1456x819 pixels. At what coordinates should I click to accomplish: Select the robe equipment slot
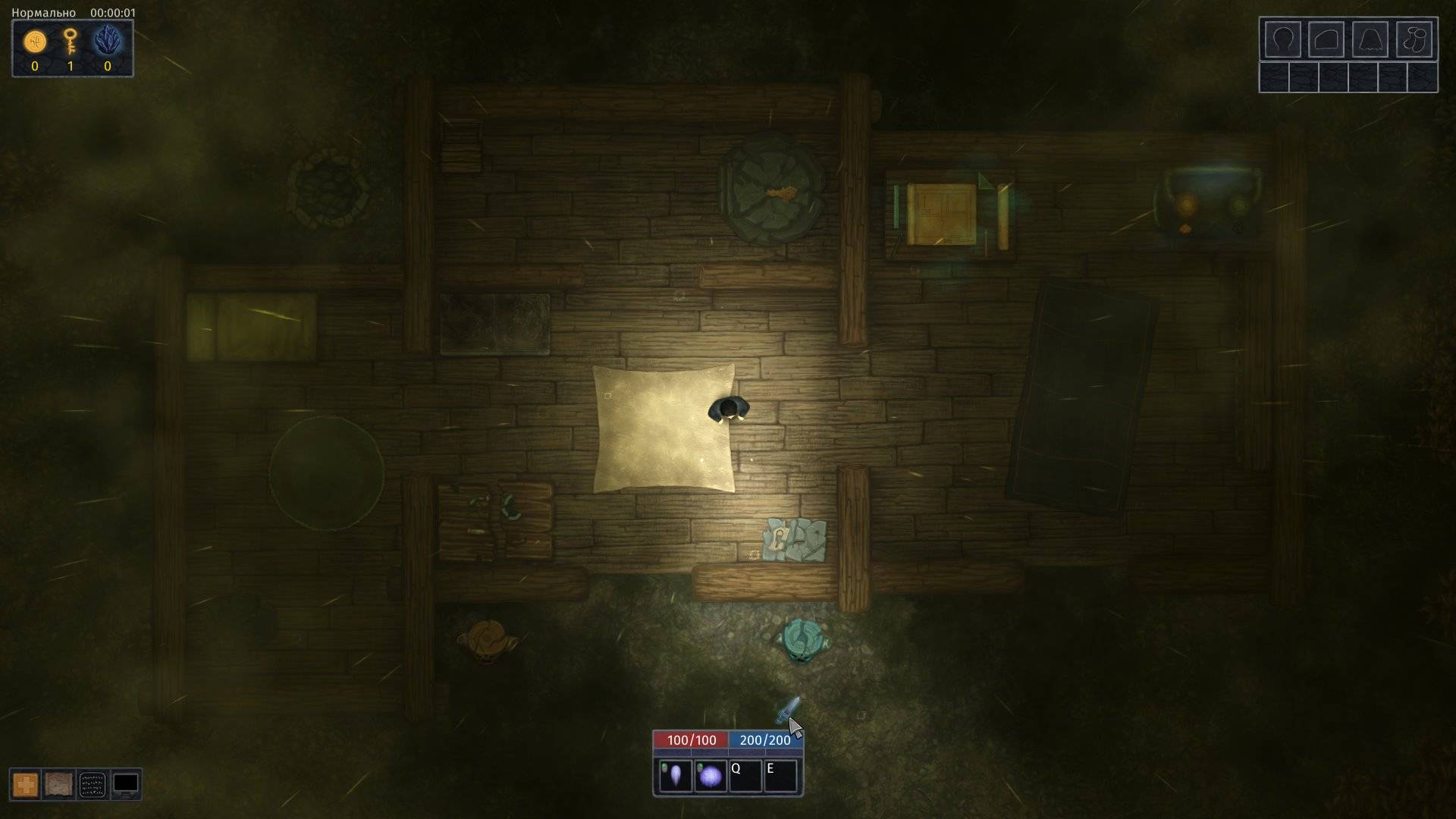pyautogui.click(x=1370, y=39)
